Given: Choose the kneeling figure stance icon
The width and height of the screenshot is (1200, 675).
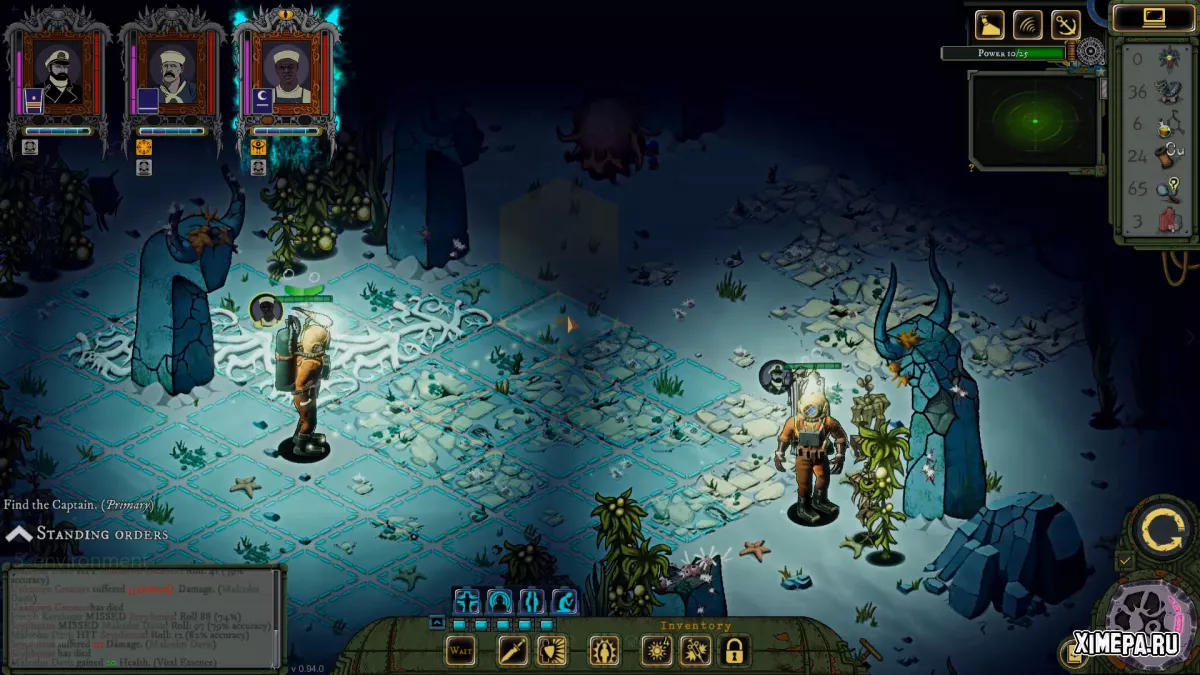Looking at the screenshot, I should pyautogui.click(x=565, y=601).
